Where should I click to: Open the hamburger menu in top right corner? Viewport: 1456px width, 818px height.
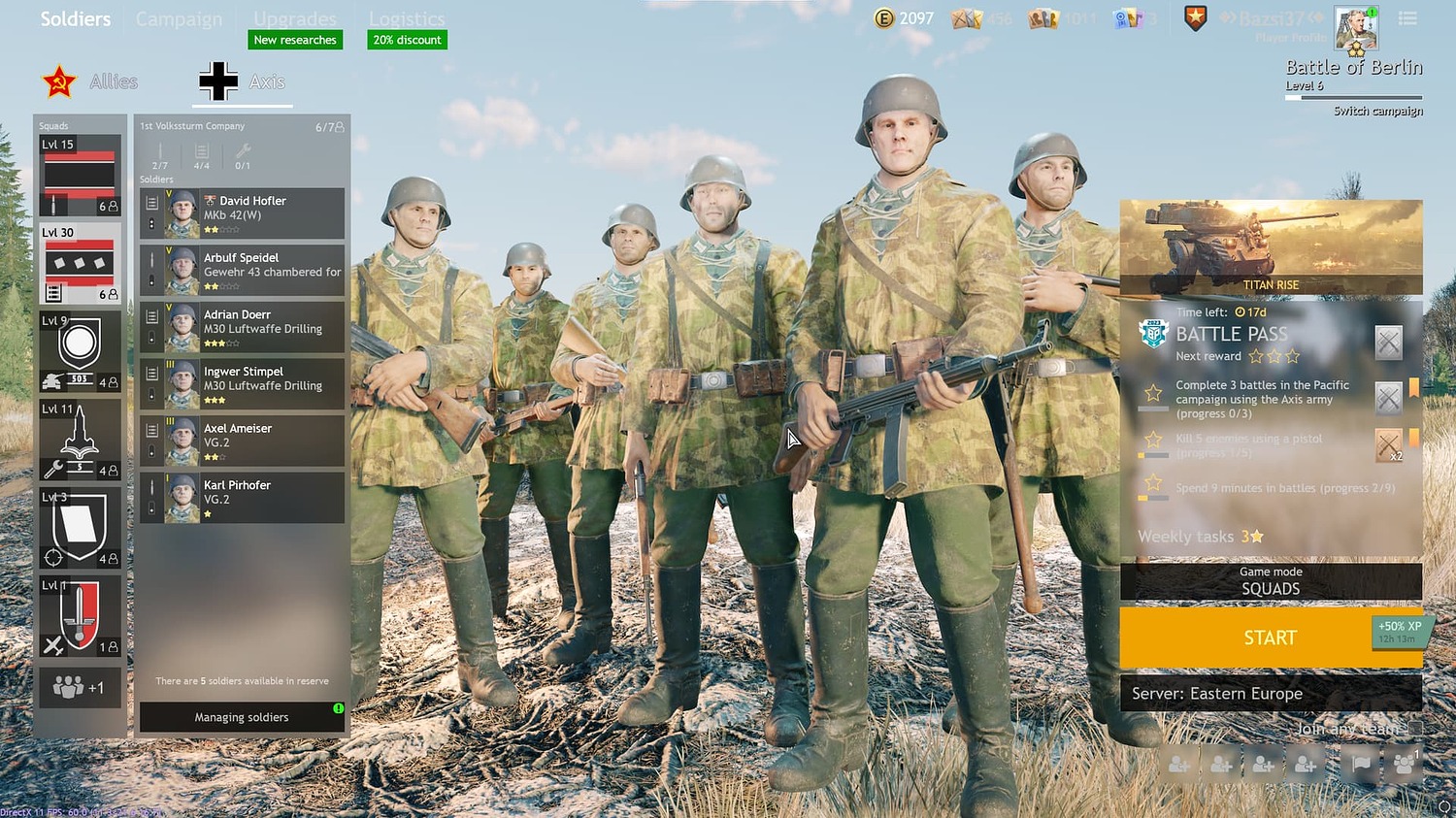tap(1407, 17)
